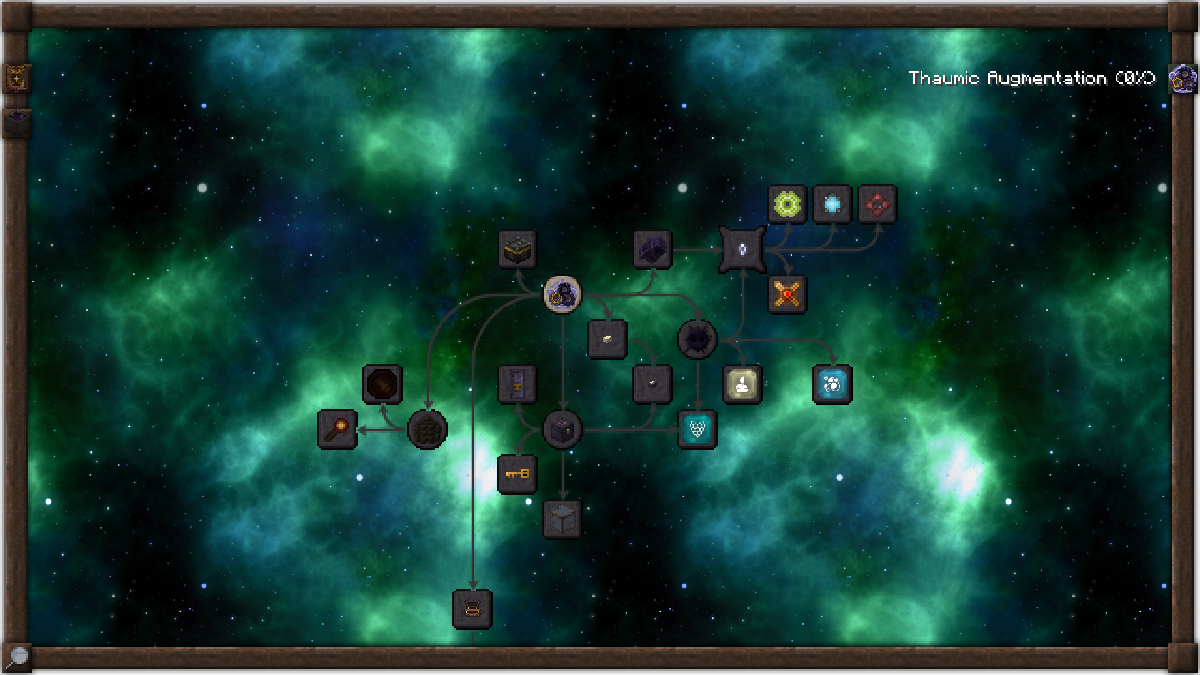Switch to the purple cauldron category tab

tap(18, 123)
